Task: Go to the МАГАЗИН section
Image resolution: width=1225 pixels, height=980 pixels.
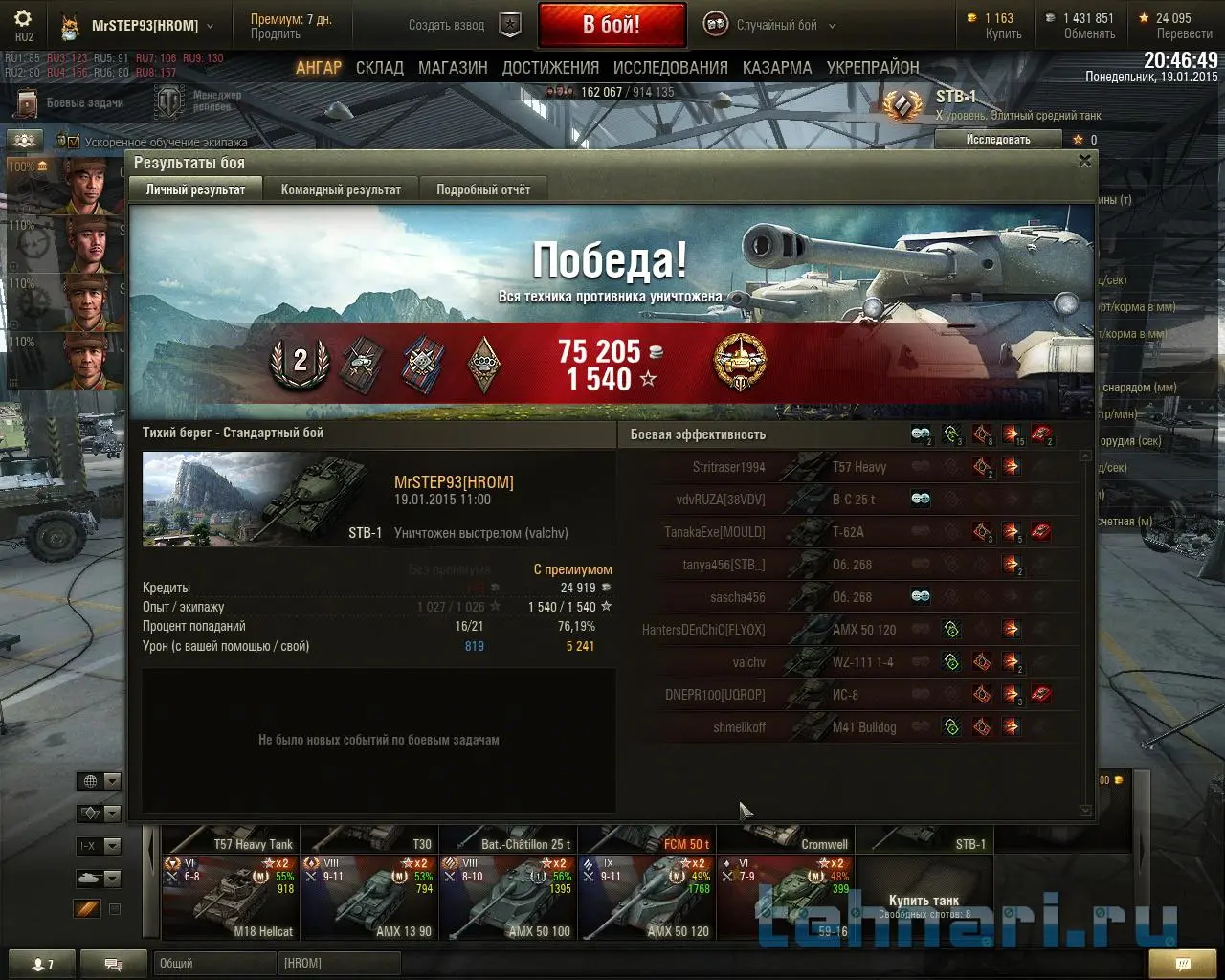Action: [x=453, y=68]
